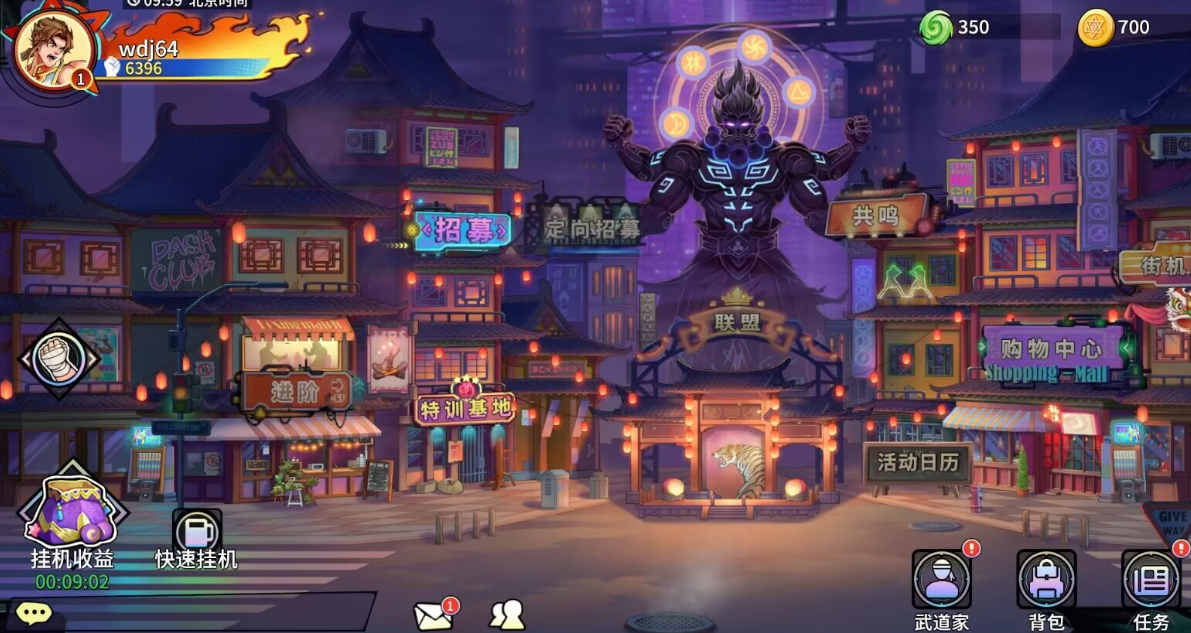The height and width of the screenshot is (633, 1191).
Task: Open the 招募 recruit sign
Action: point(465,230)
